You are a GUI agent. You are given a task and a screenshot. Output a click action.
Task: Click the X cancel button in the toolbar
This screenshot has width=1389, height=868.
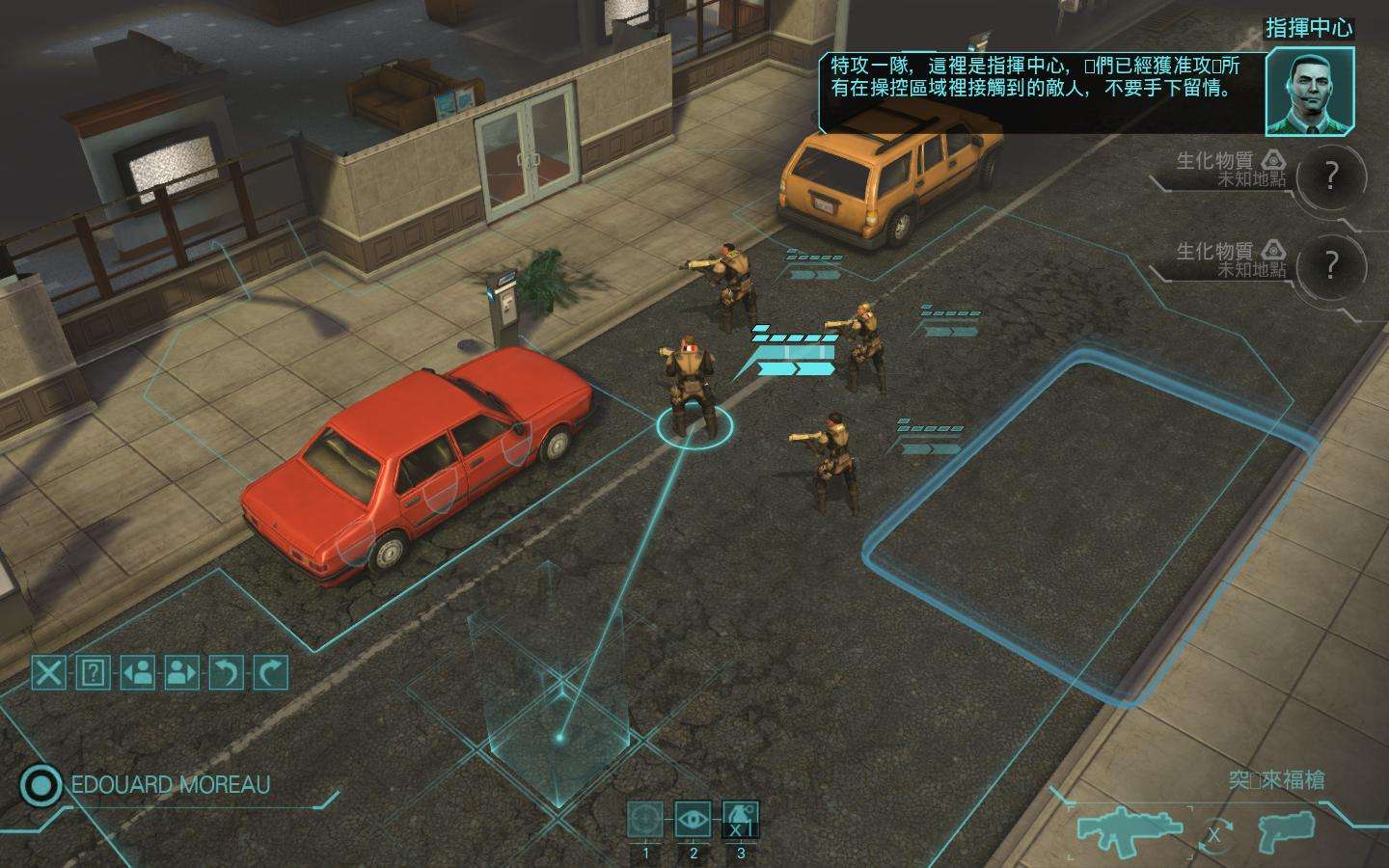point(48,672)
